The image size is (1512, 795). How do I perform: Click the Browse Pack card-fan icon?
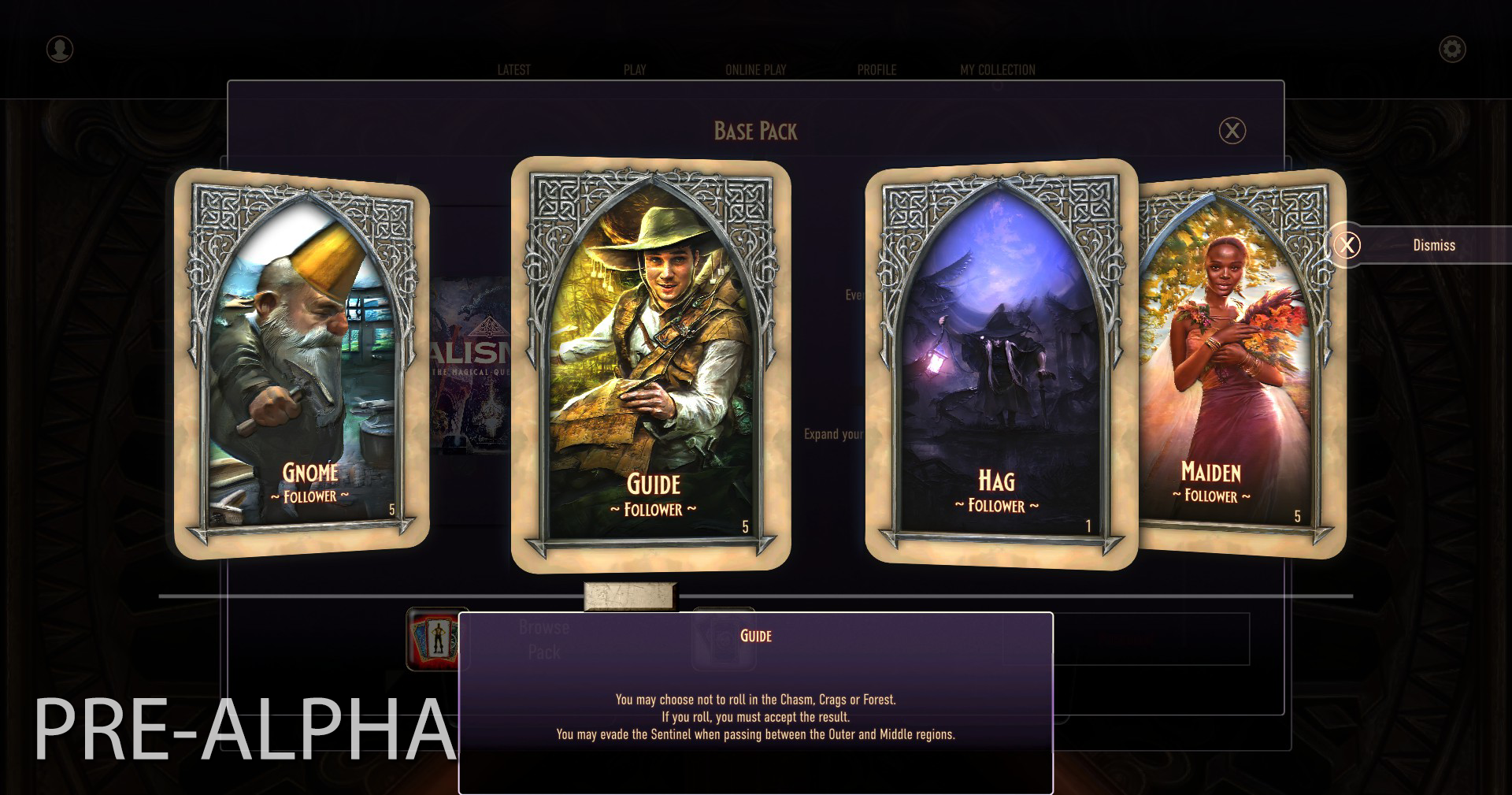pos(433,638)
